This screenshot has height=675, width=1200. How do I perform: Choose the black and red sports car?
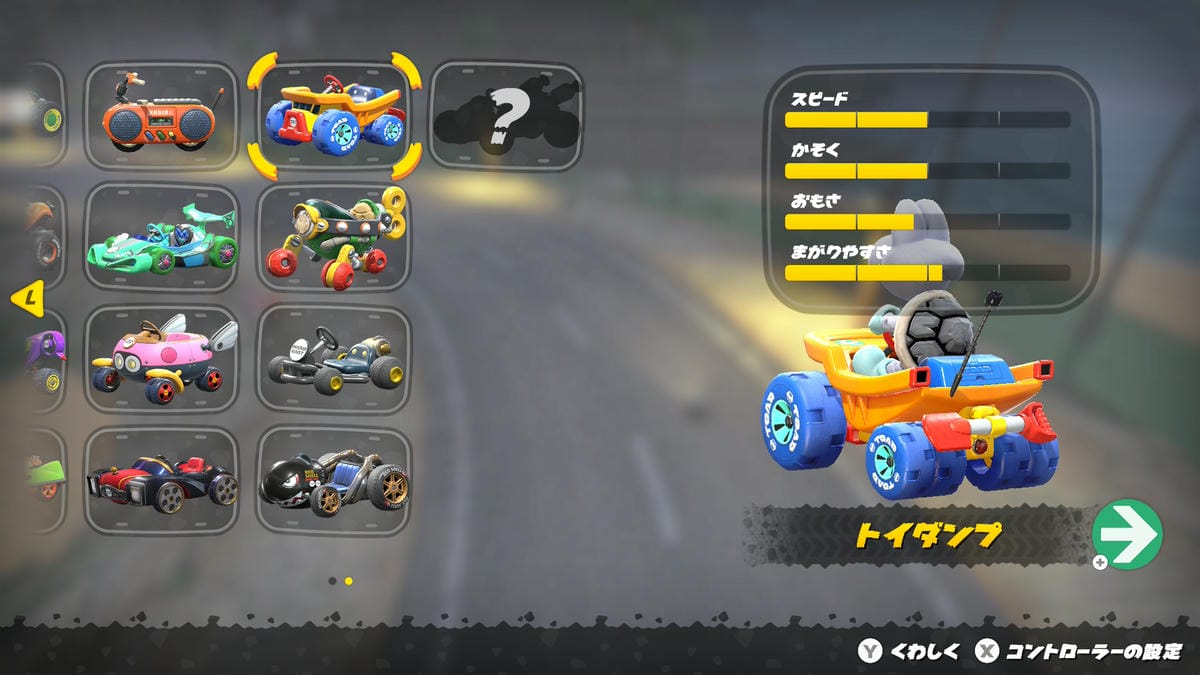coord(161,481)
